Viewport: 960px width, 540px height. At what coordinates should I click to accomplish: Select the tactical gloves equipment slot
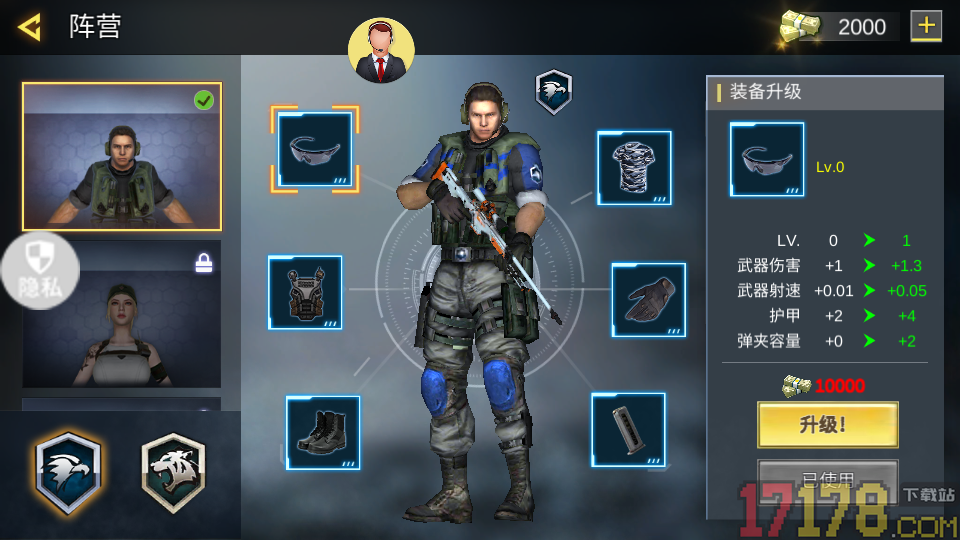click(648, 299)
